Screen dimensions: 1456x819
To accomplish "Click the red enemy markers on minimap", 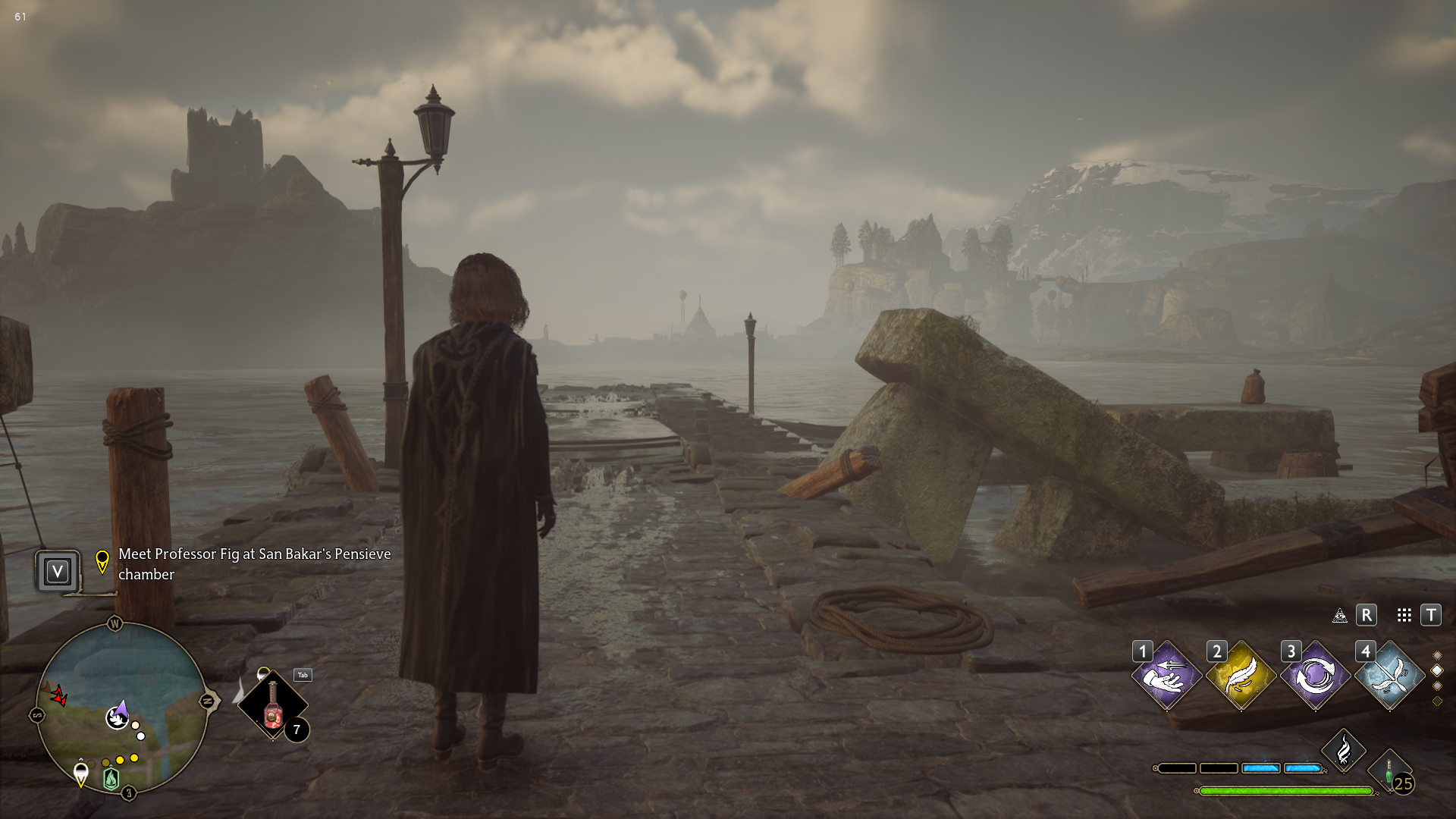I will 57,693.
